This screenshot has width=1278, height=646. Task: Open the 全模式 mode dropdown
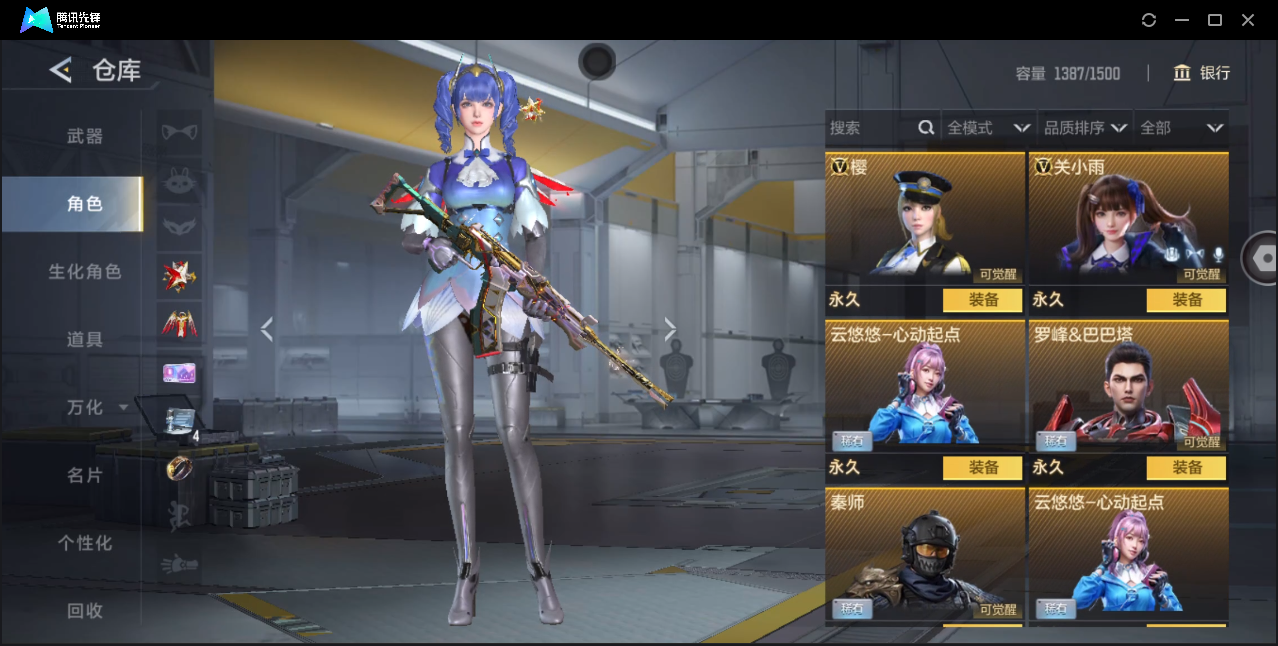coord(988,128)
